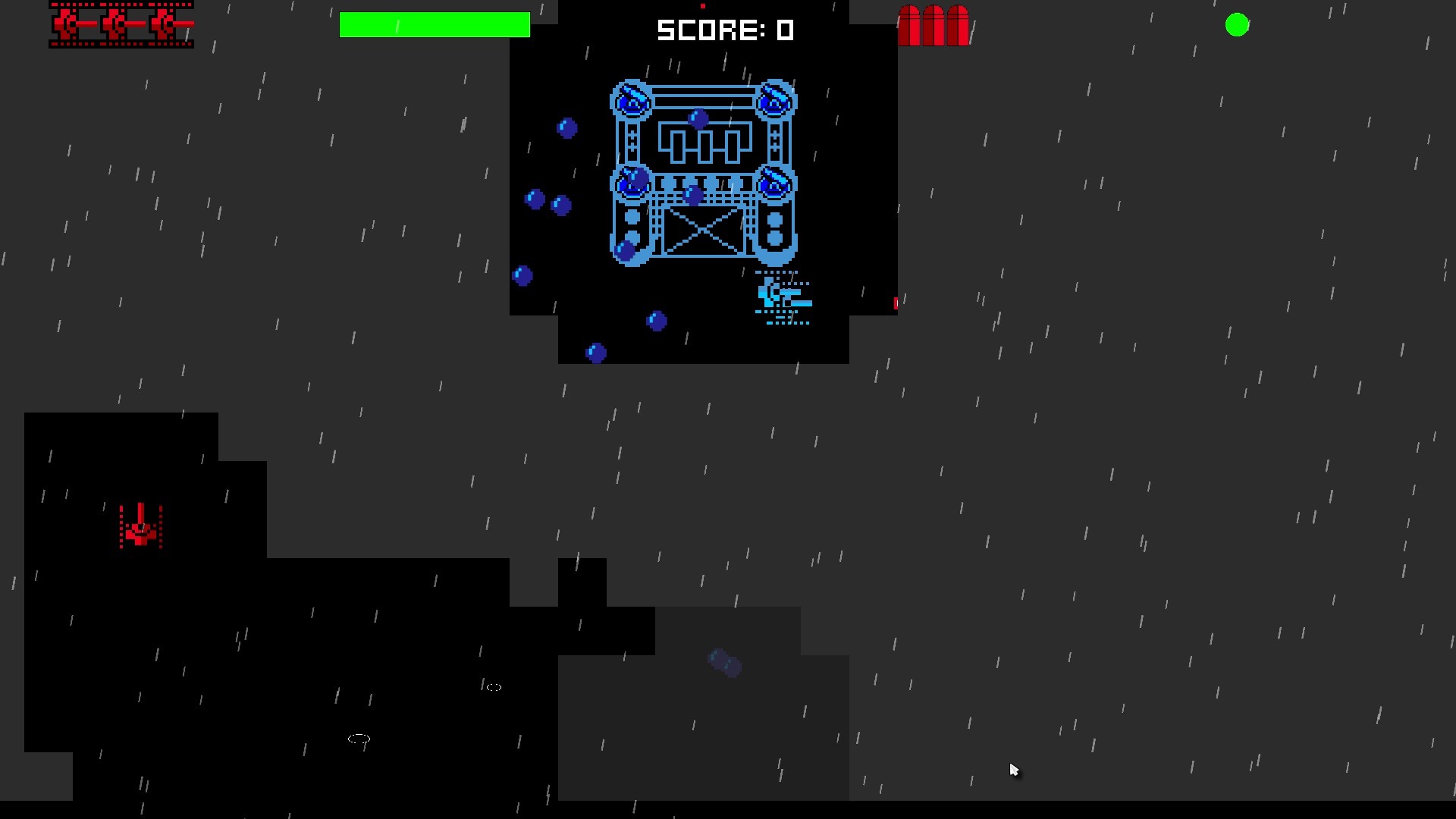This screenshot has height=819, width=1456.
Task: Click the lone blue orb at bottom center
Action: (x=595, y=352)
